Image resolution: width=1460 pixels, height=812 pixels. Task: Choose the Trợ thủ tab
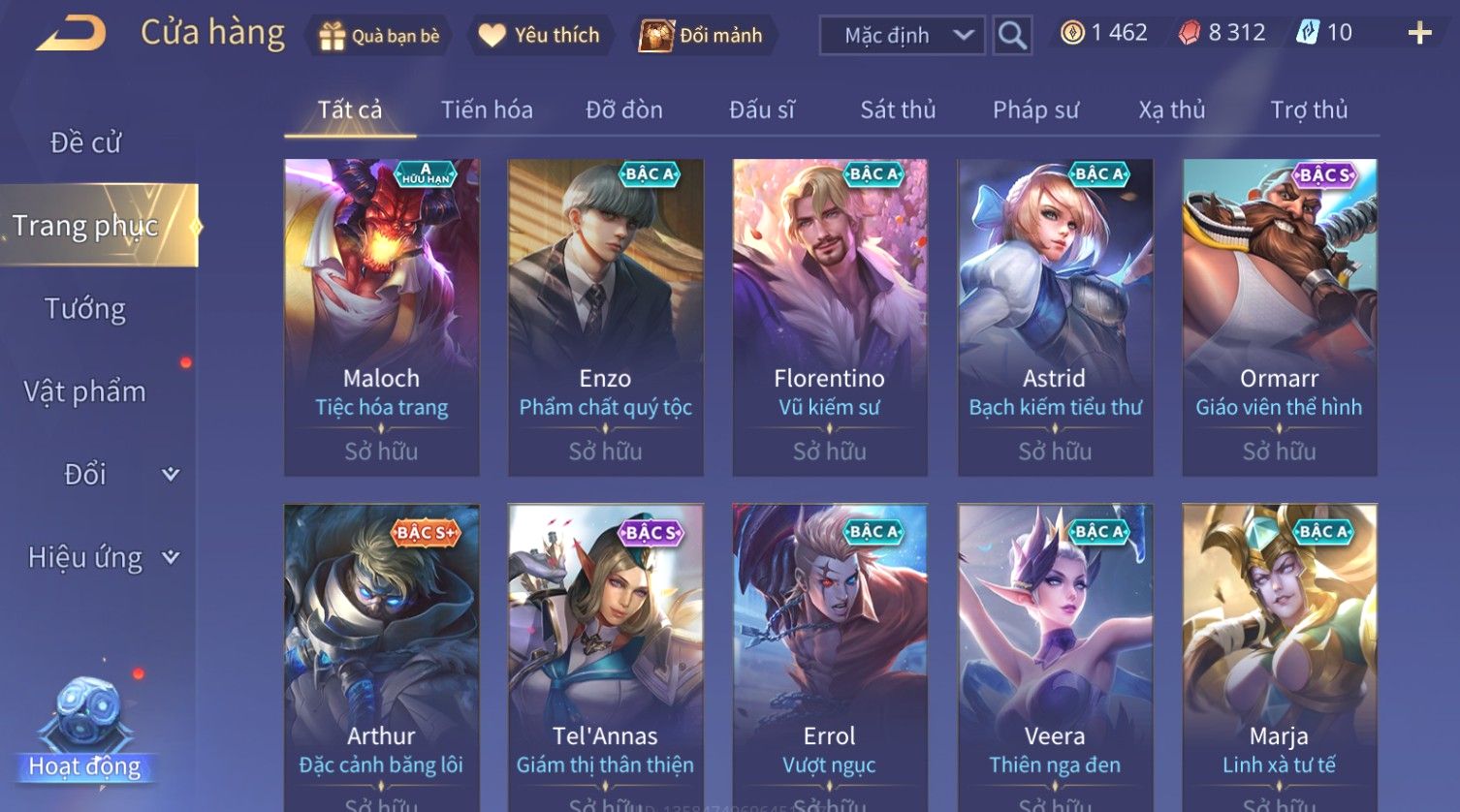click(1309, 110)
